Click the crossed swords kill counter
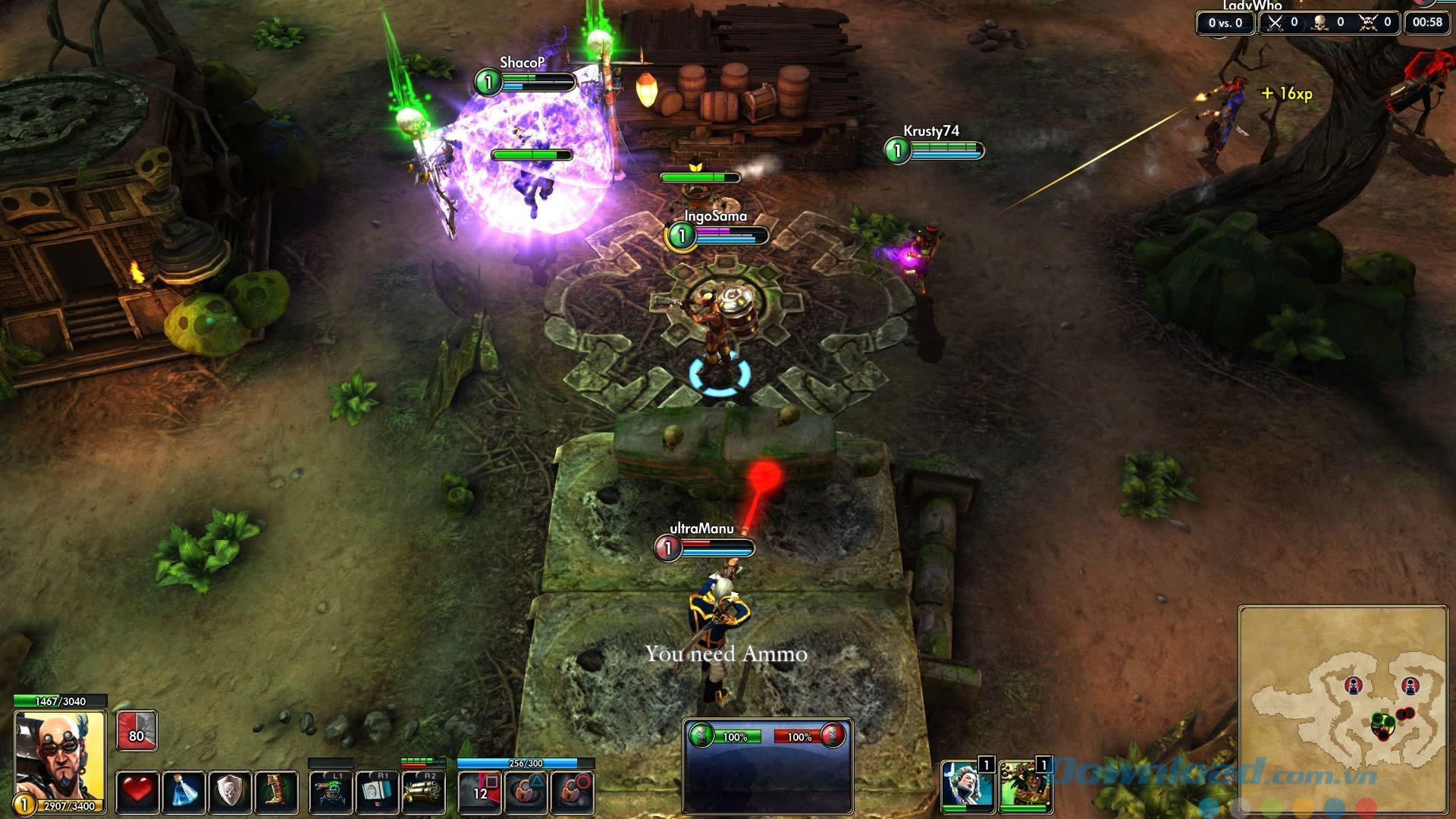Image resolution: width=1456 pixels, height=819 pixels. (x=1276, y=22)
